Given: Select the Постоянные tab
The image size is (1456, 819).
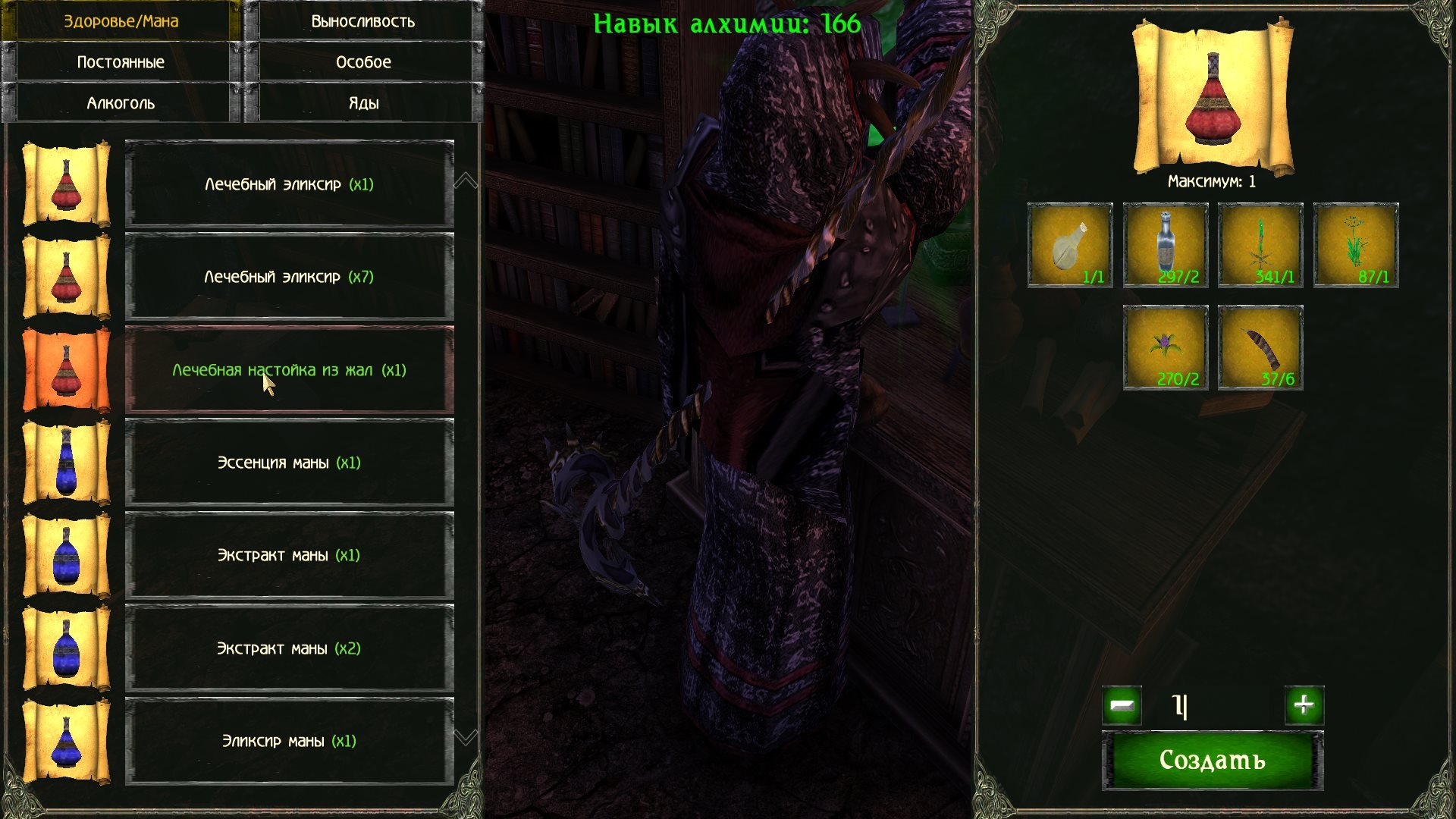Looking at the screenshot, I should pos(121,62).
